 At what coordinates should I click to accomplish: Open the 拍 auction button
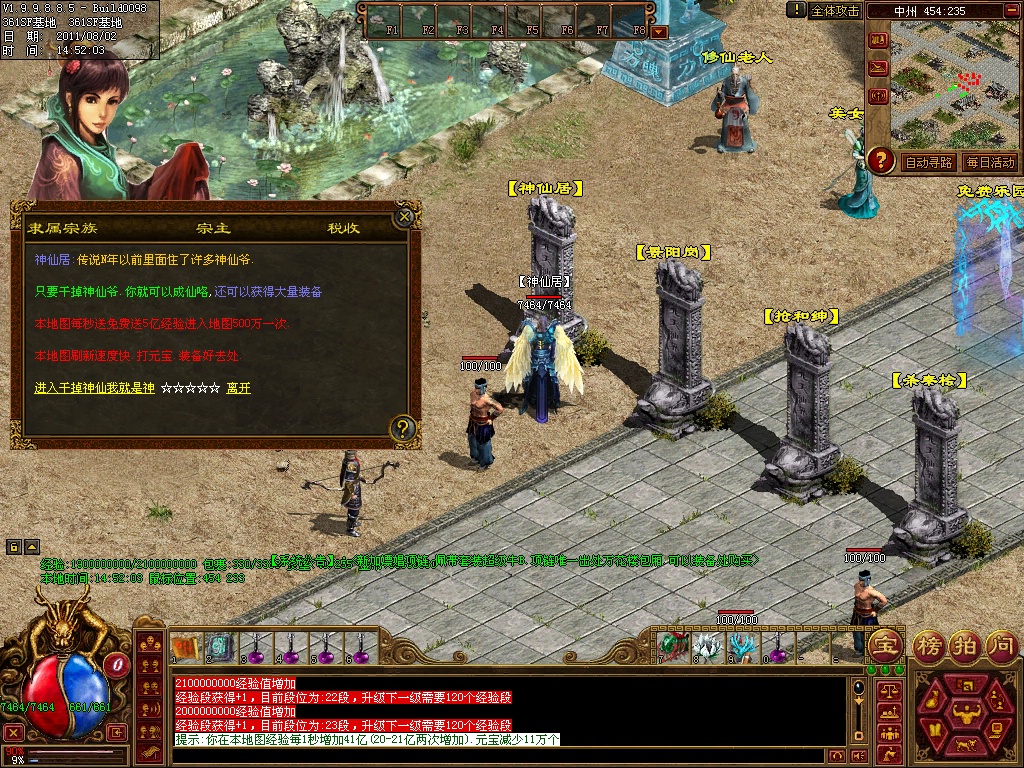point(965,645)
